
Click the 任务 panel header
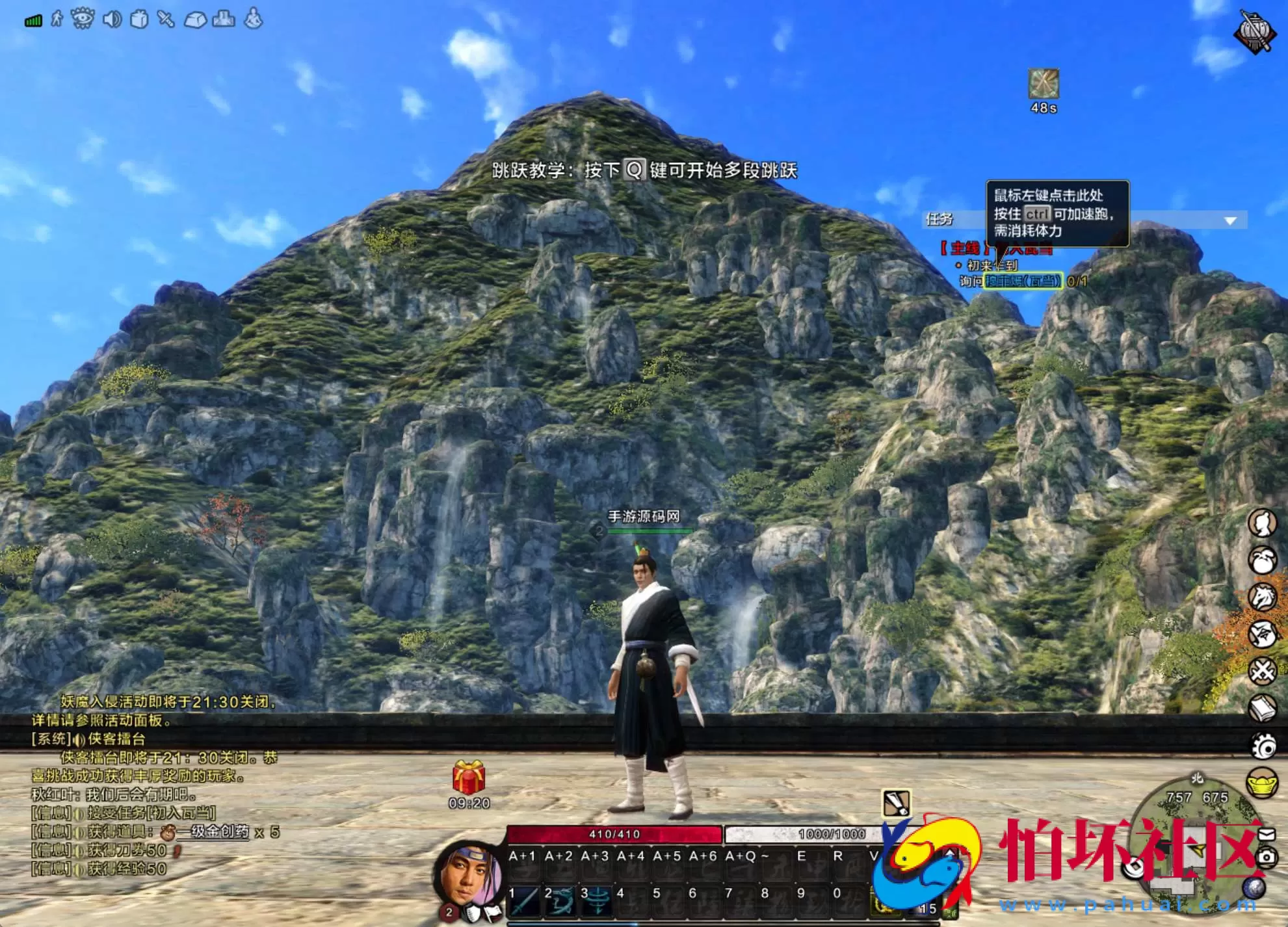click(x=939, y=219)
